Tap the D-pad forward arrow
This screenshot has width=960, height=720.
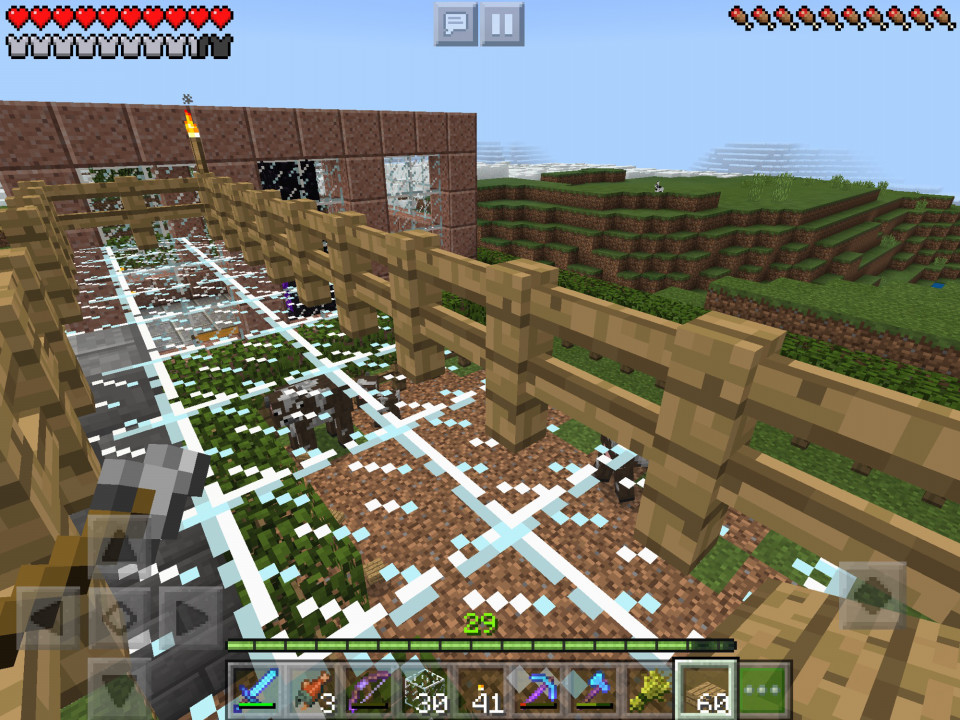point(119,548)
